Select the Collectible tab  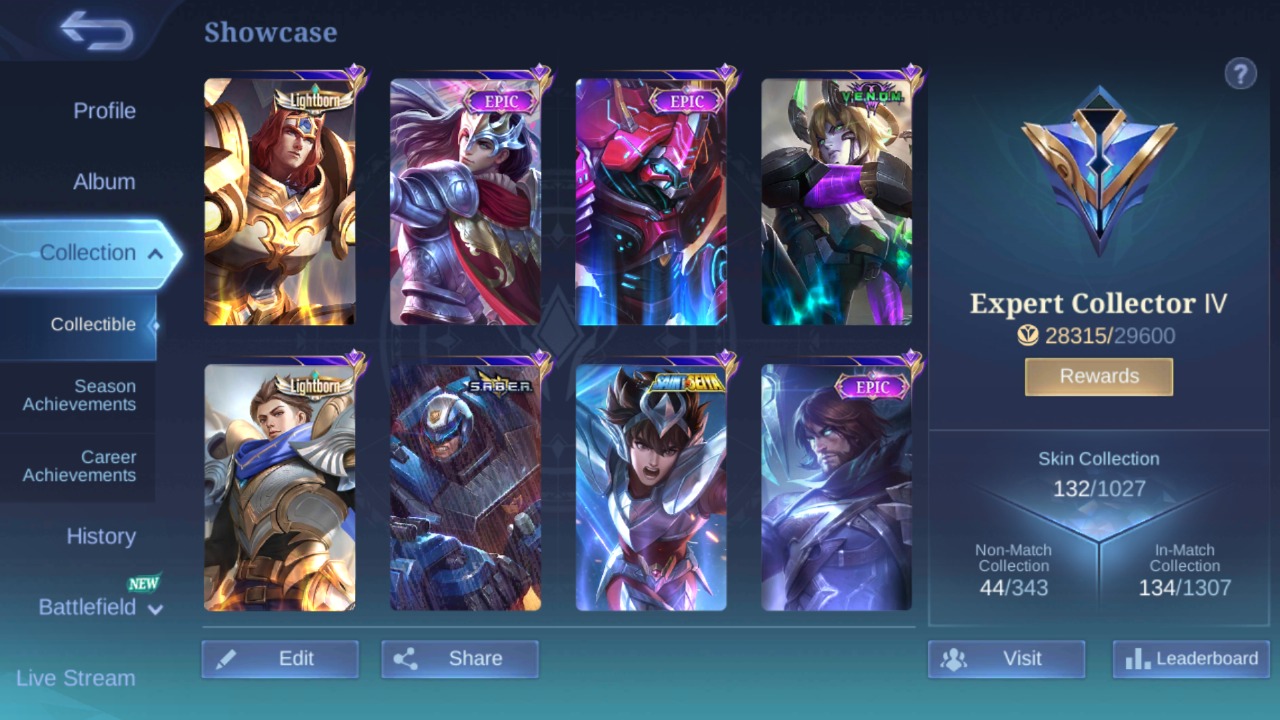(x=93, y=324)
